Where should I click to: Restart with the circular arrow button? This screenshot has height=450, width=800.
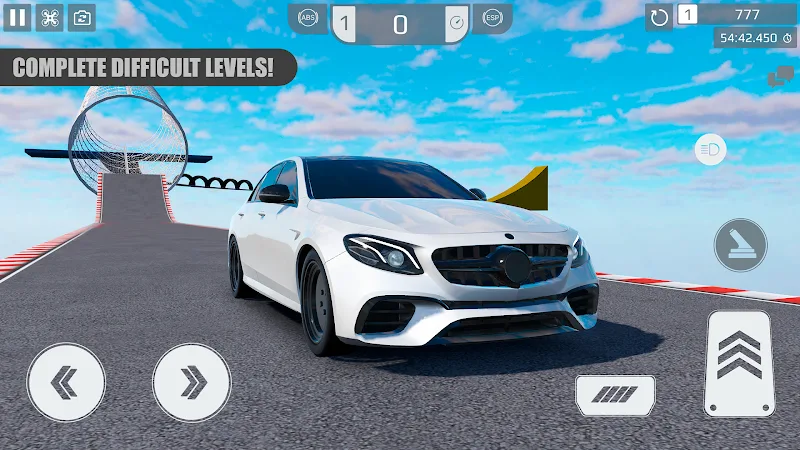pyautogui.click(x=659, y=17)
